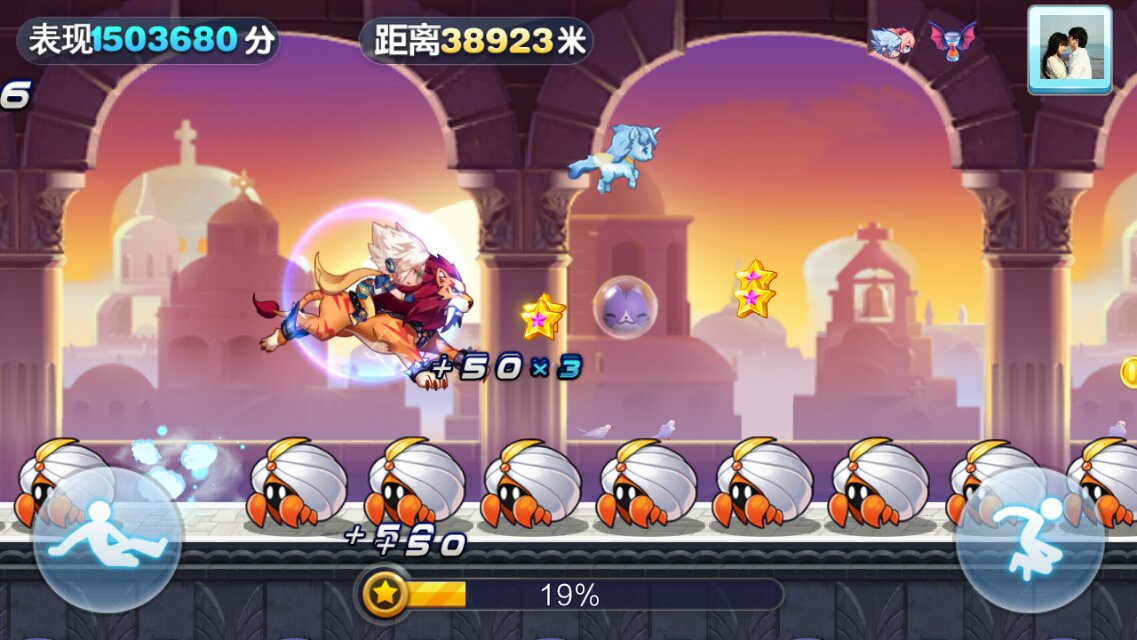Open the player avatar photo
The height and width of the screenshot is (640, 1137).
click(x=1069, y=50)
